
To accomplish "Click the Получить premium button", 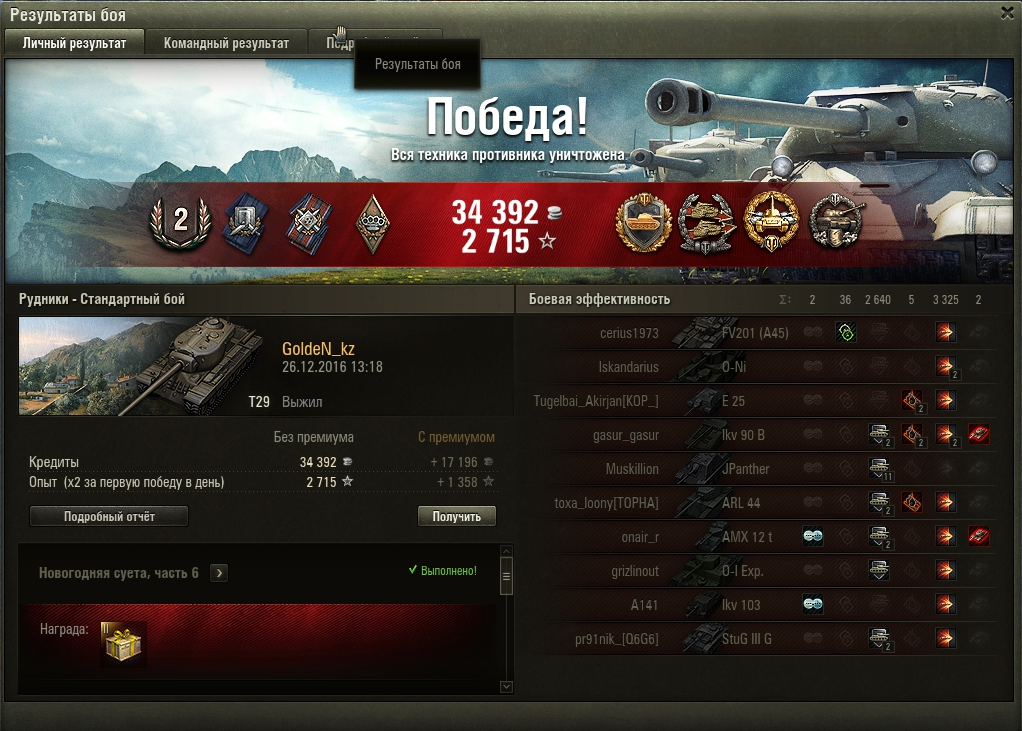I will pos(457,516).
